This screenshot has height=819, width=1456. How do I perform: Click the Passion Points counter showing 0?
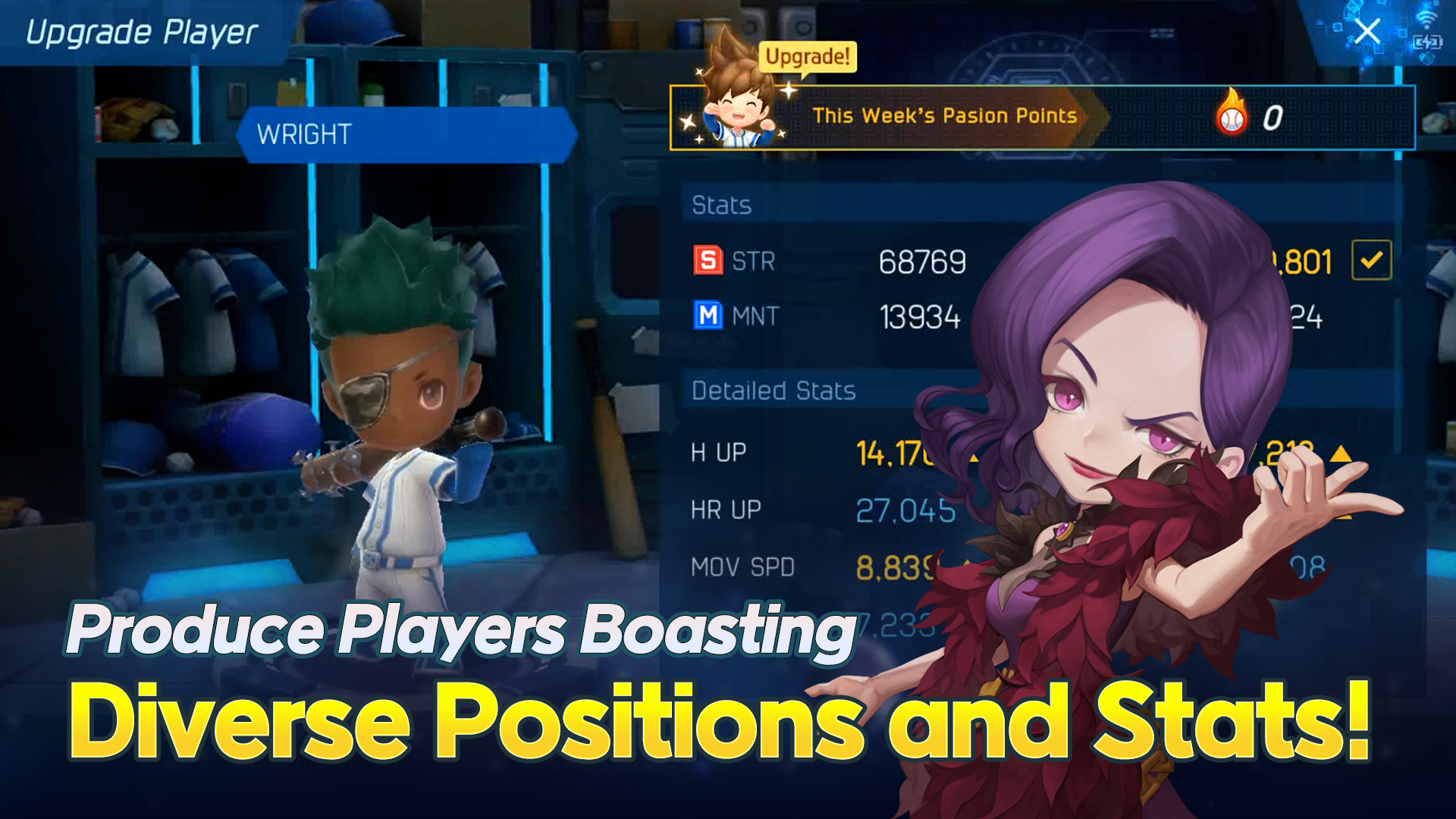[1273, 115]
